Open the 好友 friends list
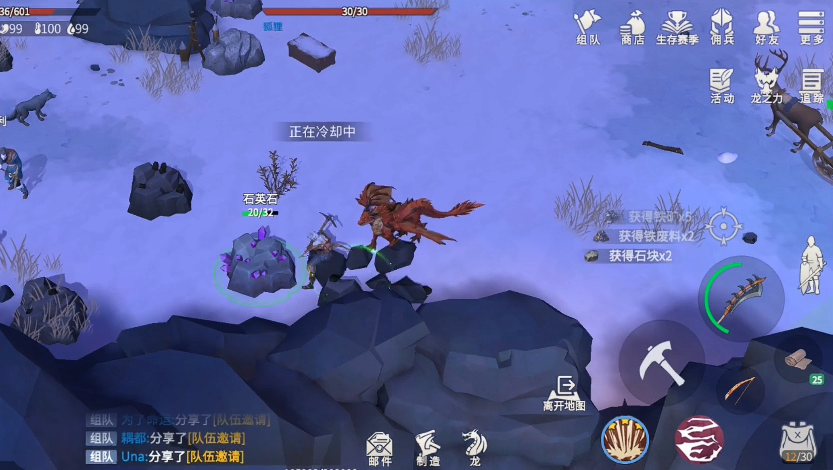The height and width of the screenshot is (470, 833). [766, 25]
